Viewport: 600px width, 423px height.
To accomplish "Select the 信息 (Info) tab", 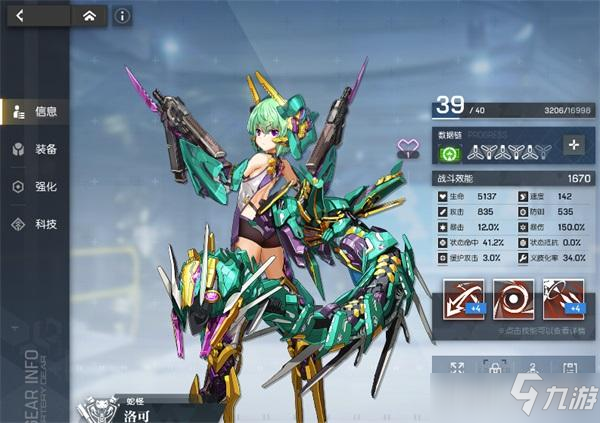I will tap(34, 111).
